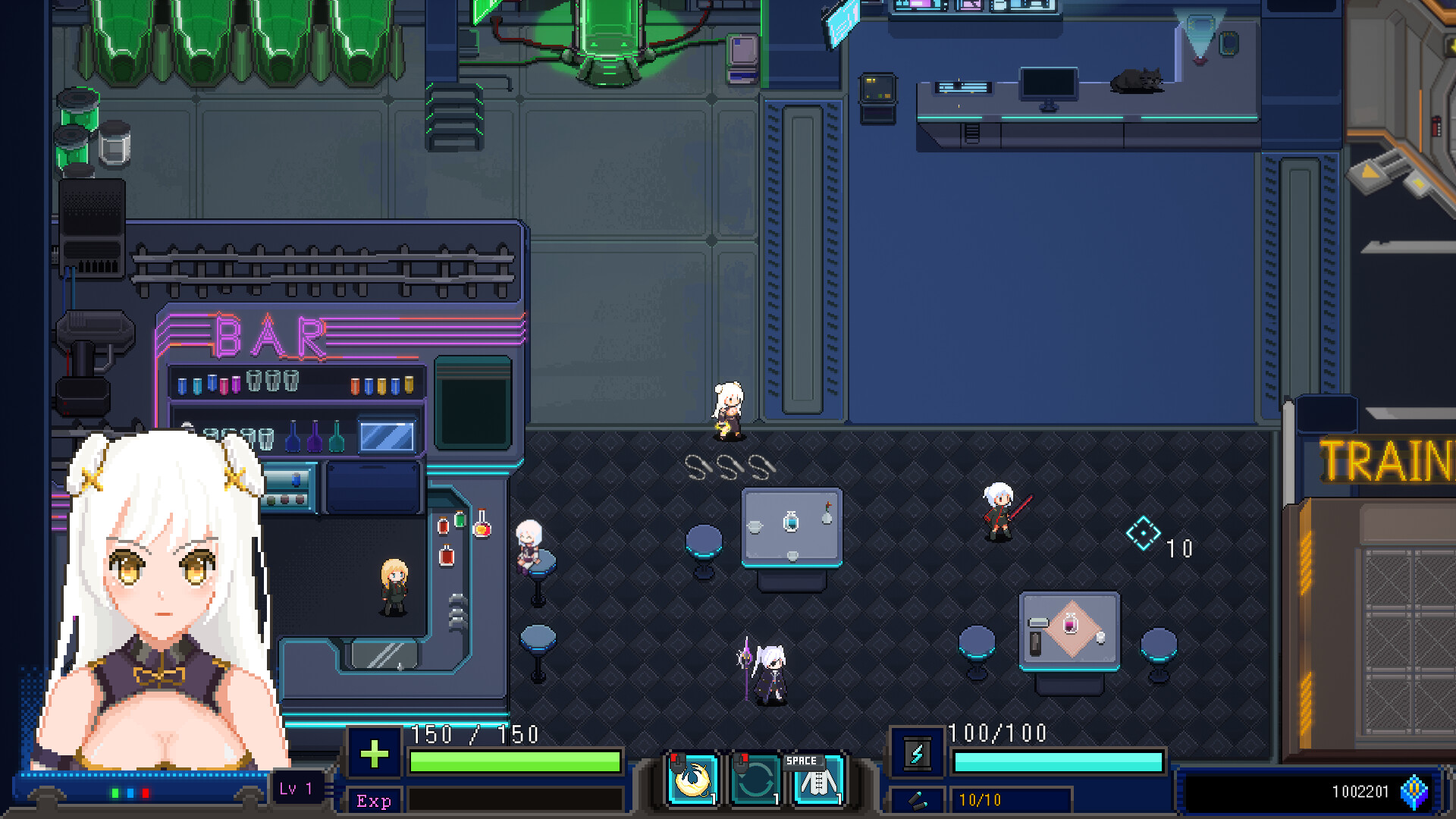Select the phoenix feather skill icon
The image size is (1456, 819).
pos(692,777)
